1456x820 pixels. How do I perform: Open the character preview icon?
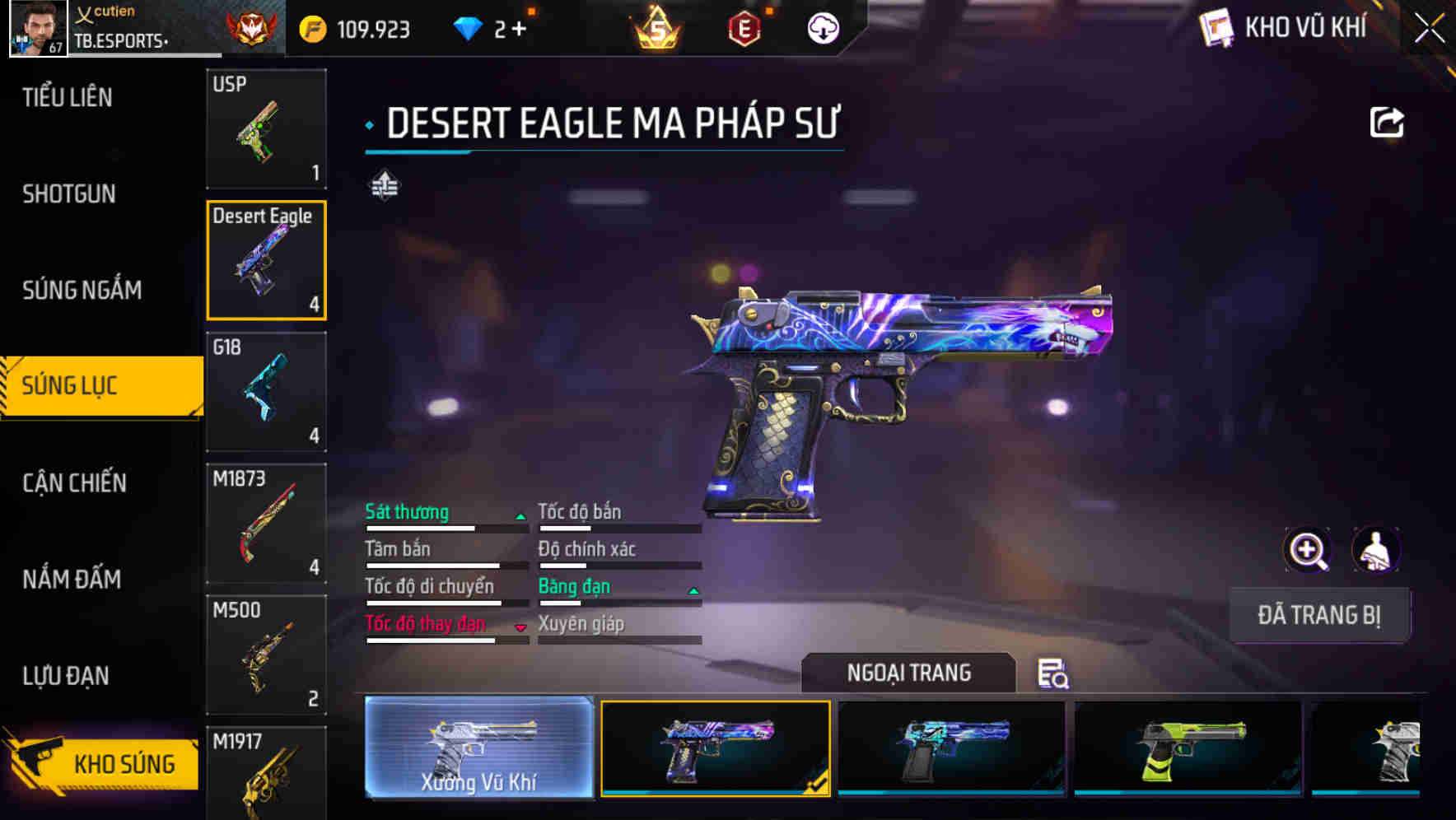click(x=1375, y=549)
